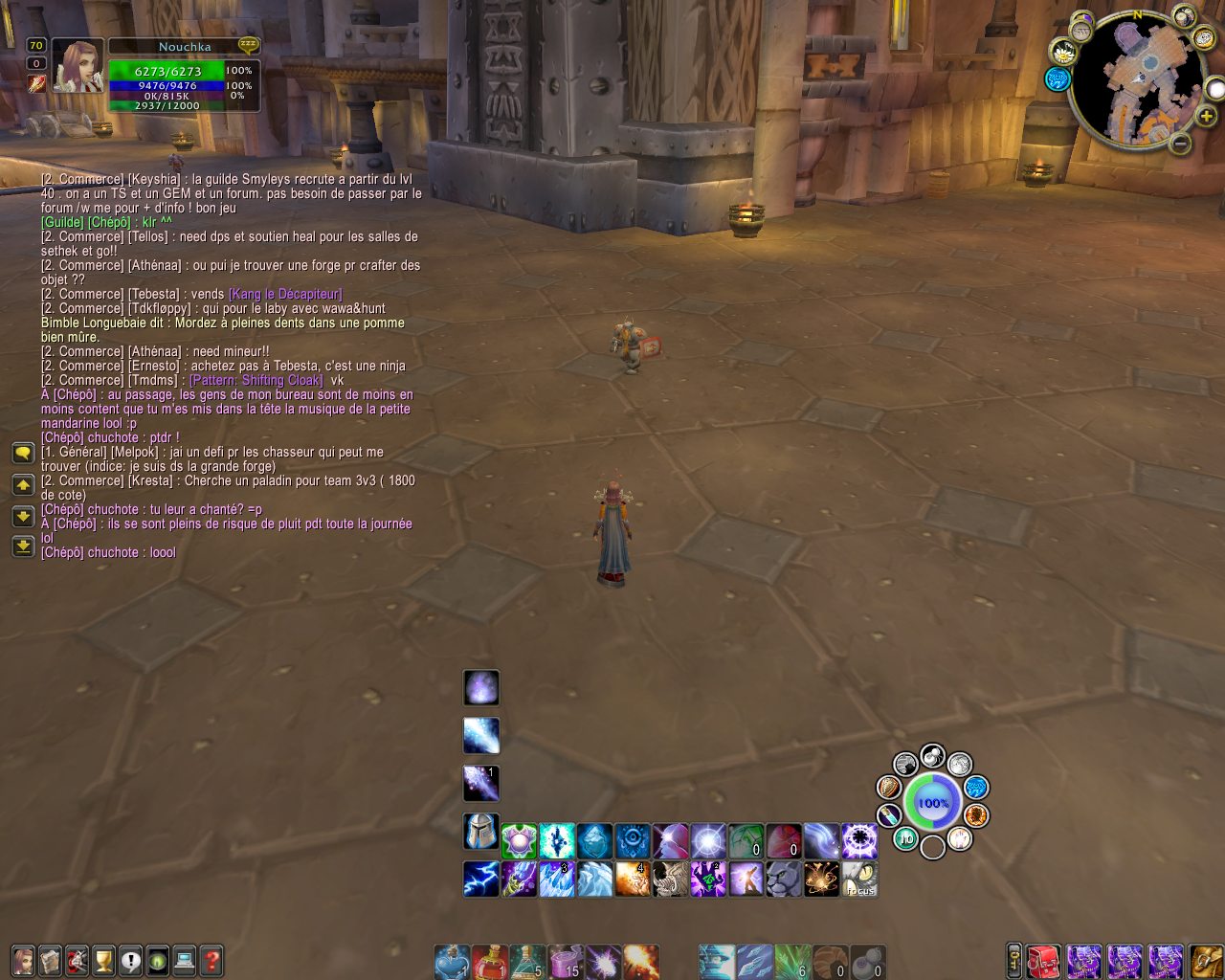The width and height of the screenshot is (1225, 980).
Task: Use the red health potion slot
Action: [x=489, y=962]
